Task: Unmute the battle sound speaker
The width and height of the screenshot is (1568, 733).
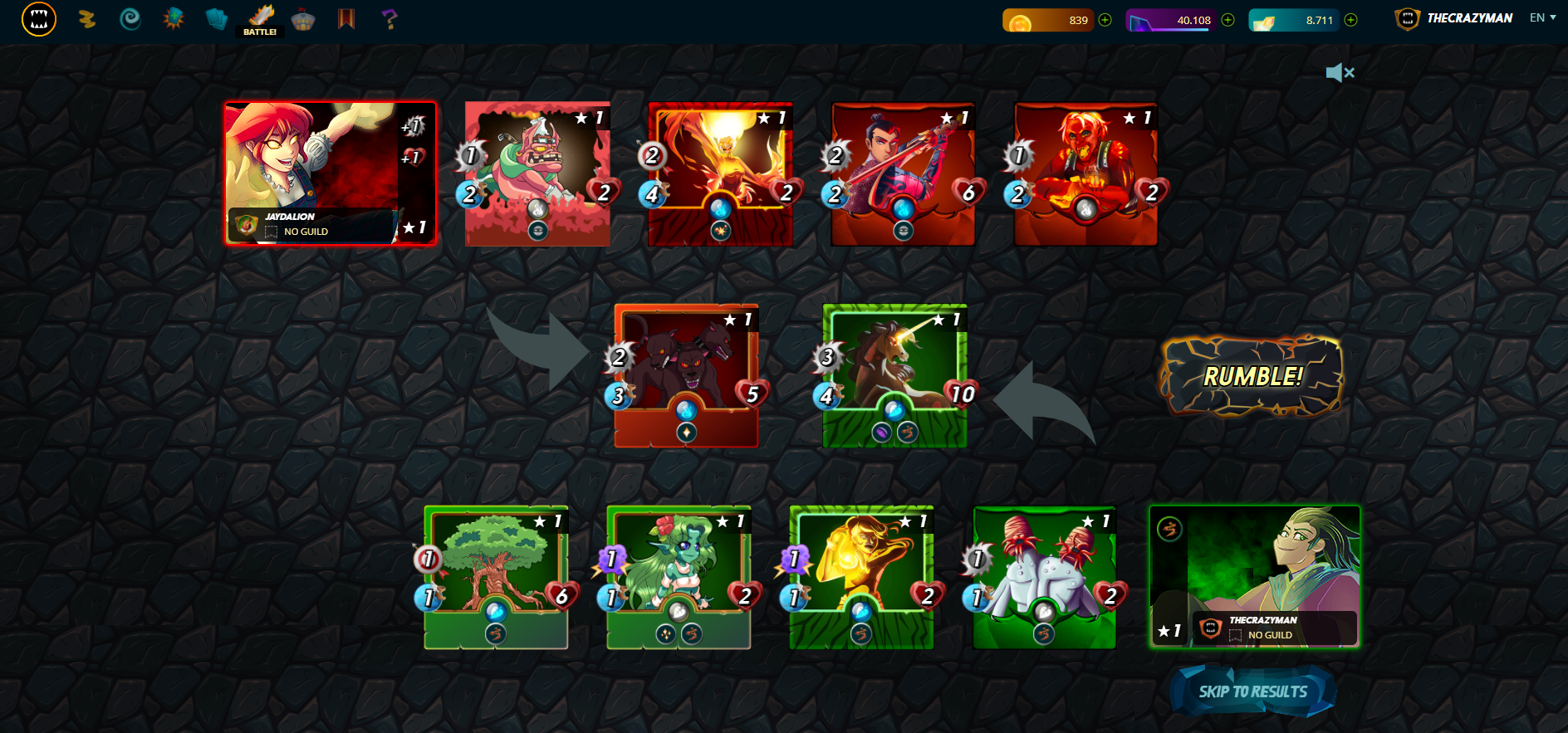Action: point(1340,73)
